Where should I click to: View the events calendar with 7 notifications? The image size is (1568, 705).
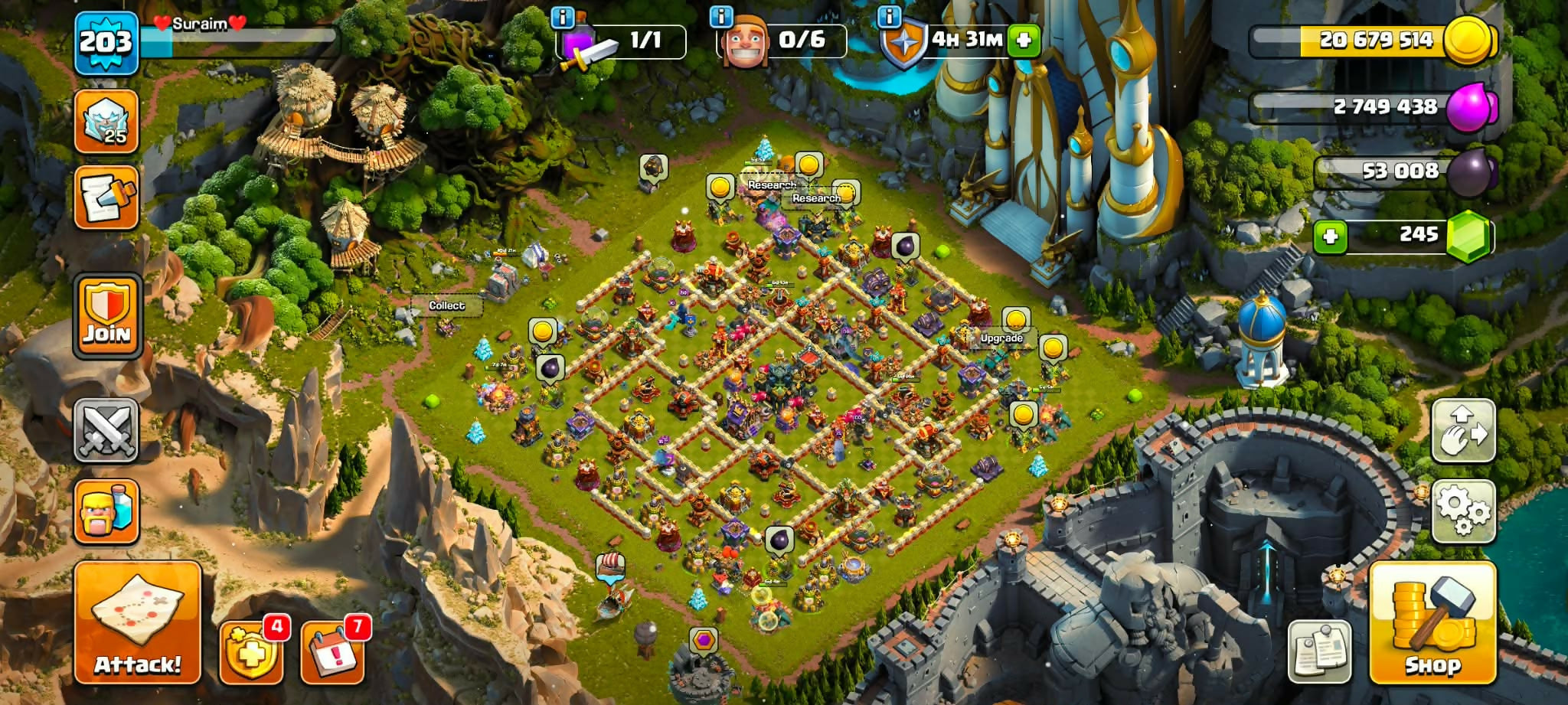pyautogui.click(x=332, y=652)
